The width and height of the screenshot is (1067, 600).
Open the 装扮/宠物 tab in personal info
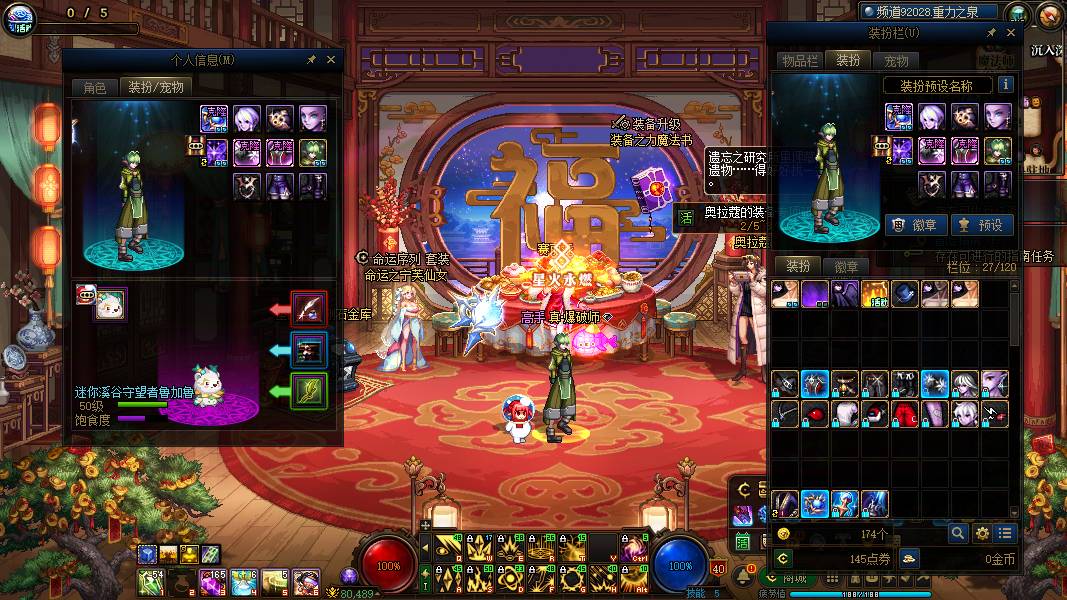(x=155, y=87)
